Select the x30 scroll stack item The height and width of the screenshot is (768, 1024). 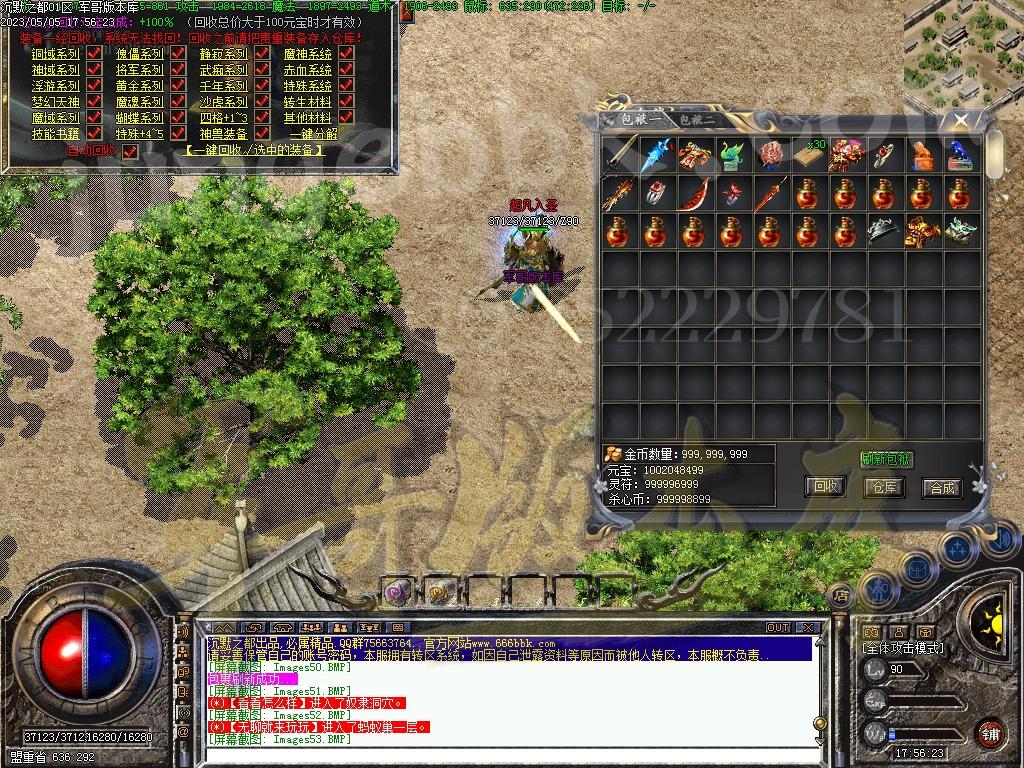pos(809,154)
